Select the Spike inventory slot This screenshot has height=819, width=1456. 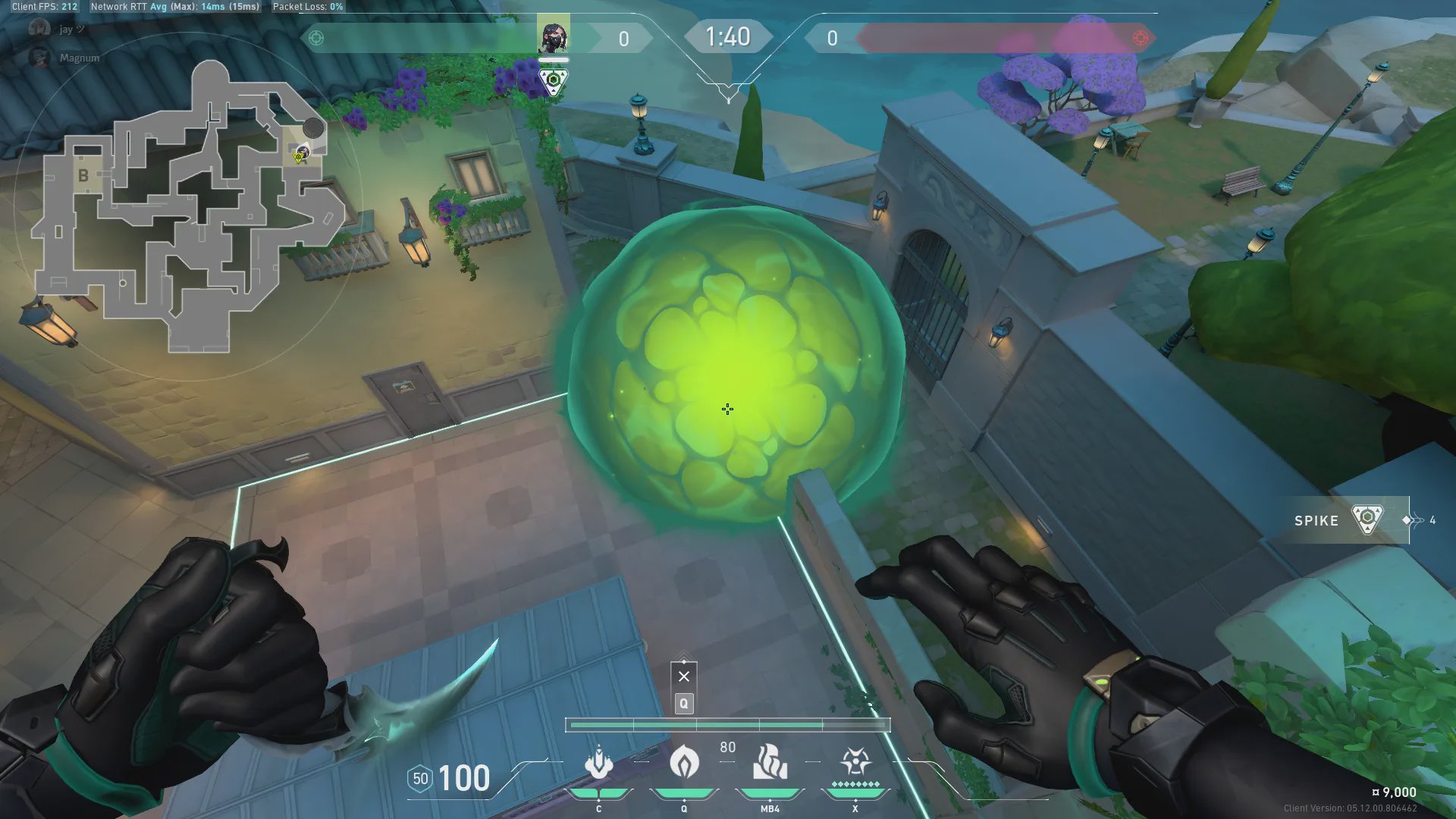(1341, 520)
